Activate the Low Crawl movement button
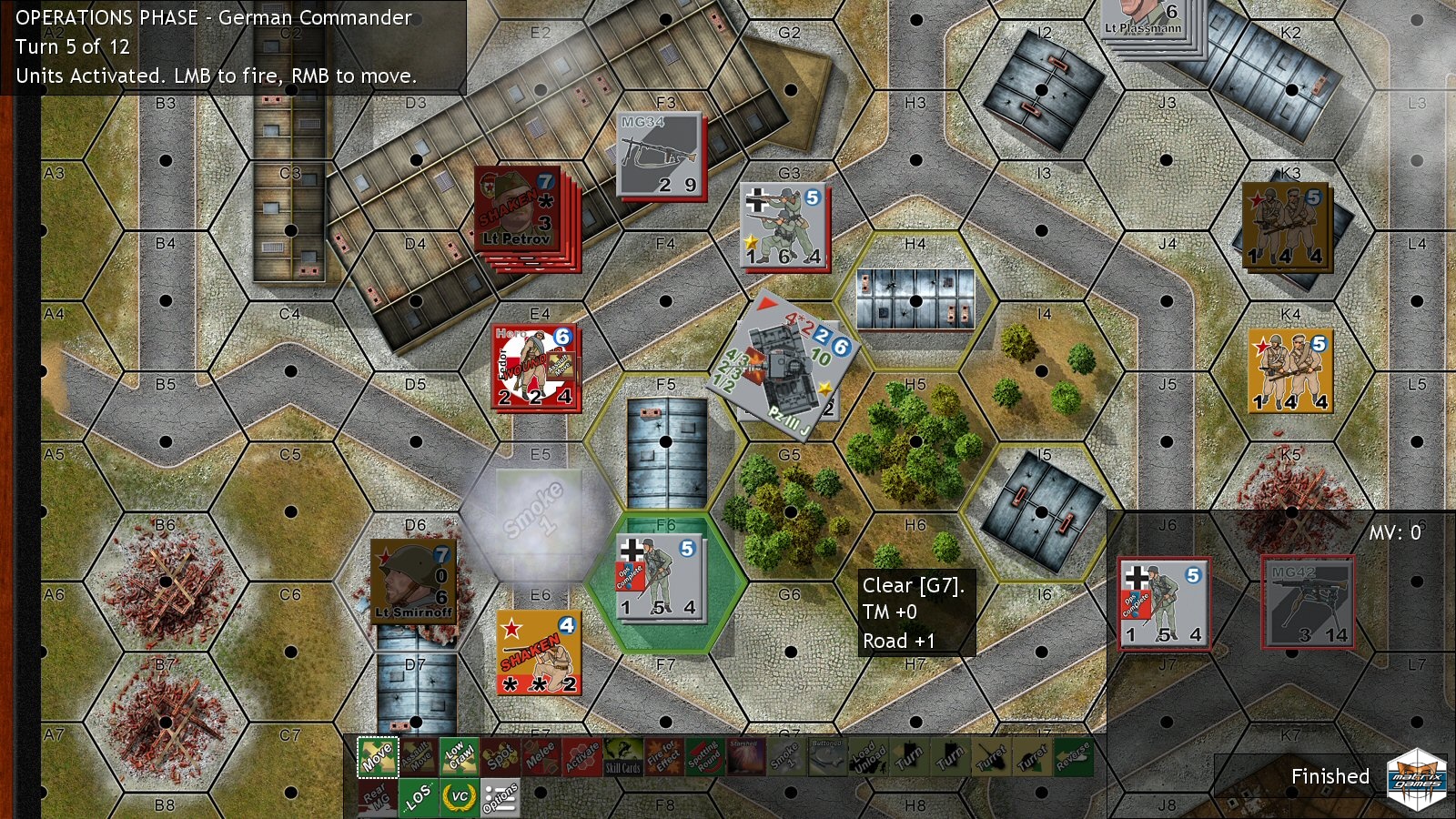This screenshot has width=1456, height=819. click(458, 757)
